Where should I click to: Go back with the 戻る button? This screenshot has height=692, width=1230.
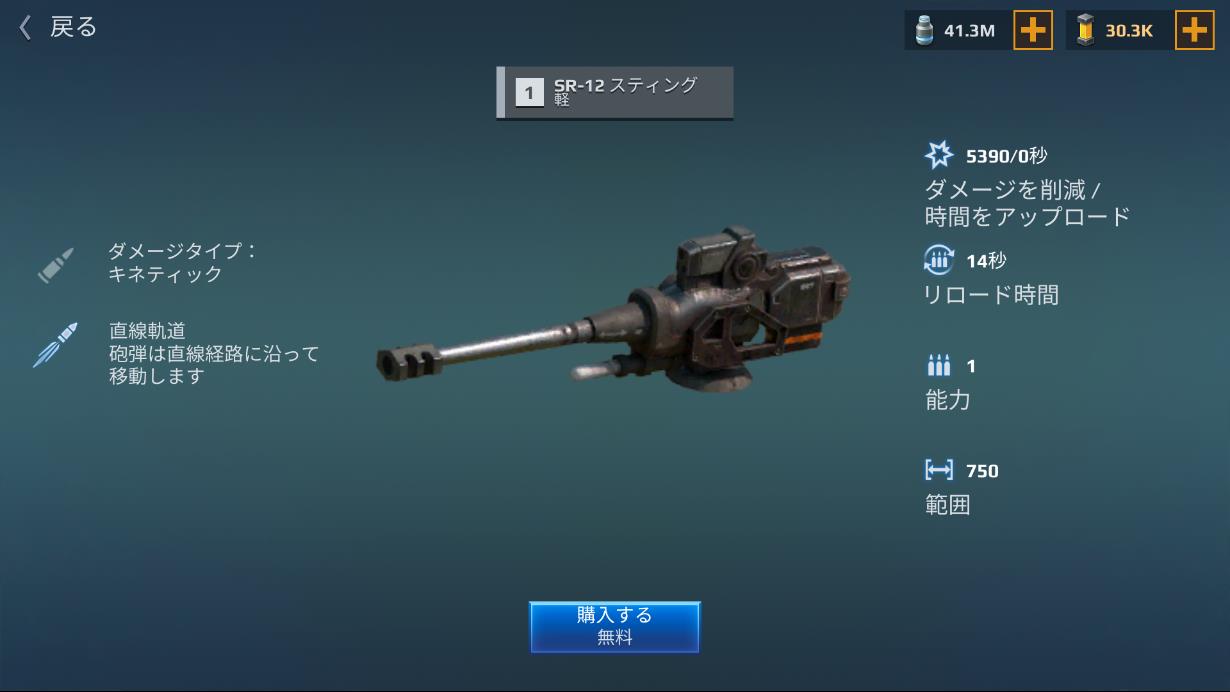click(x=58, y=27)
